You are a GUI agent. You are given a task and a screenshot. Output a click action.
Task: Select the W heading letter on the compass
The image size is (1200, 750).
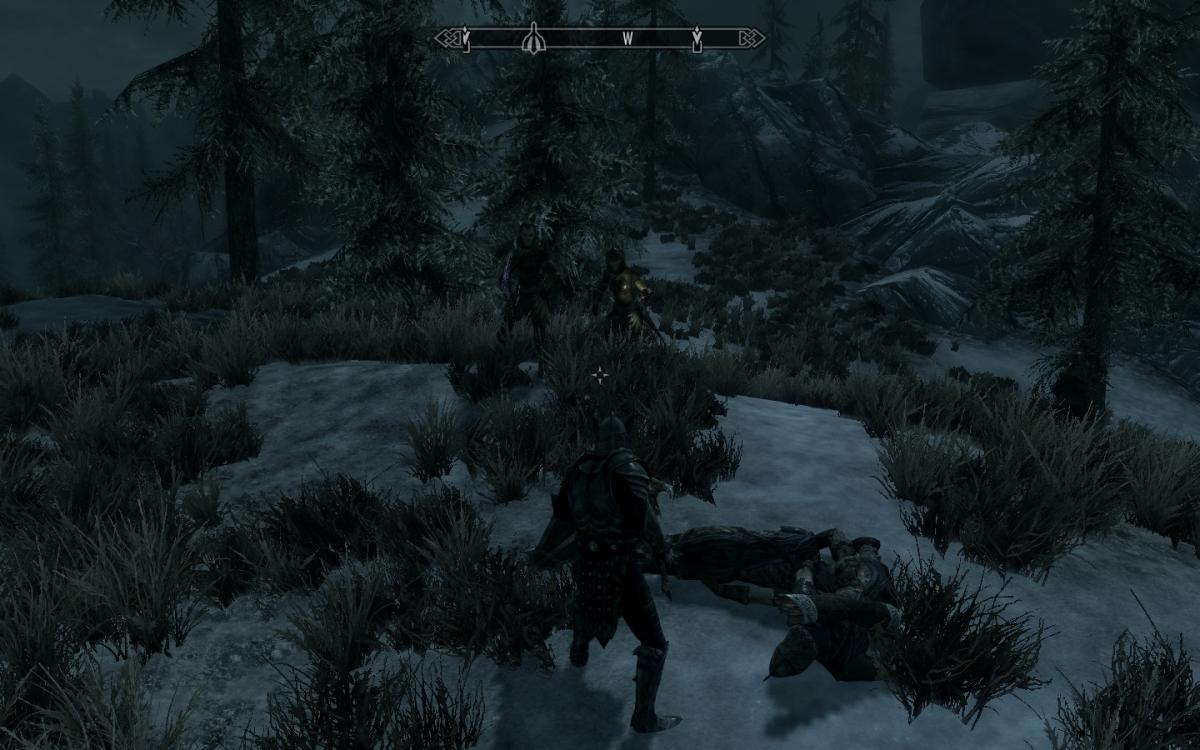pos(628,39)
